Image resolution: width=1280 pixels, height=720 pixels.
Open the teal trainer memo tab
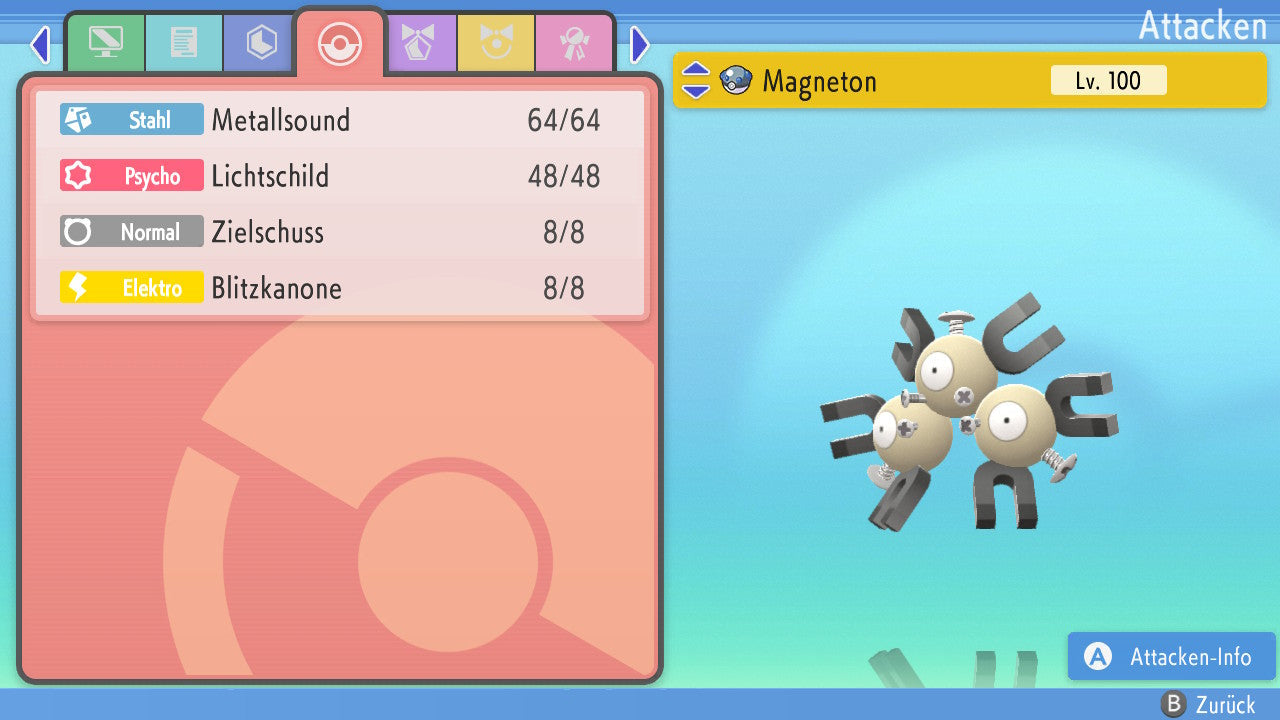click(183, 42)
